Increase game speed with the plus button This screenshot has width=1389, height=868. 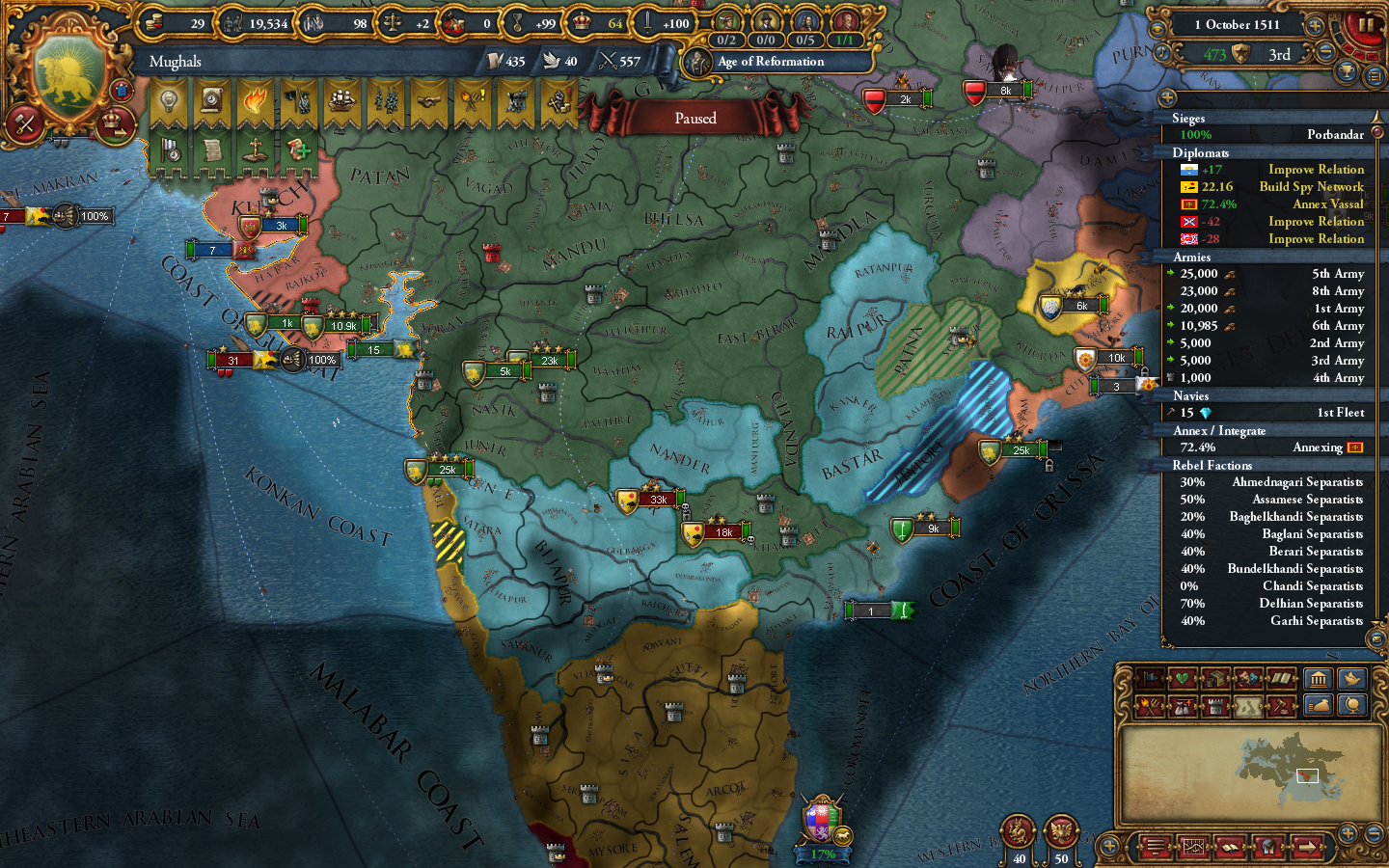click(x=1315, y=26)
